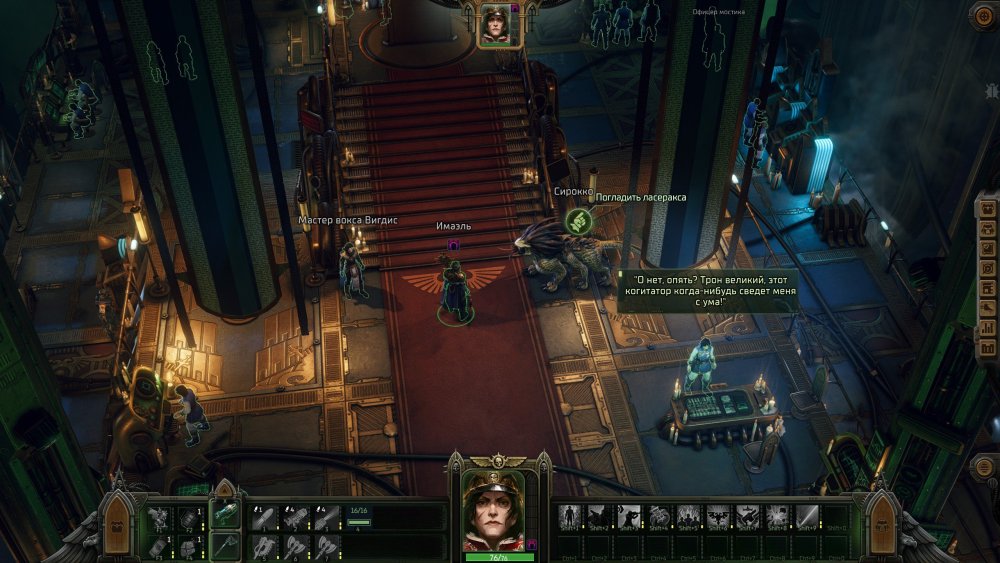
Task: Choose the "Погладить ласеракса" interaction icon
Action: pyautogui.click(x=576, y=220)
